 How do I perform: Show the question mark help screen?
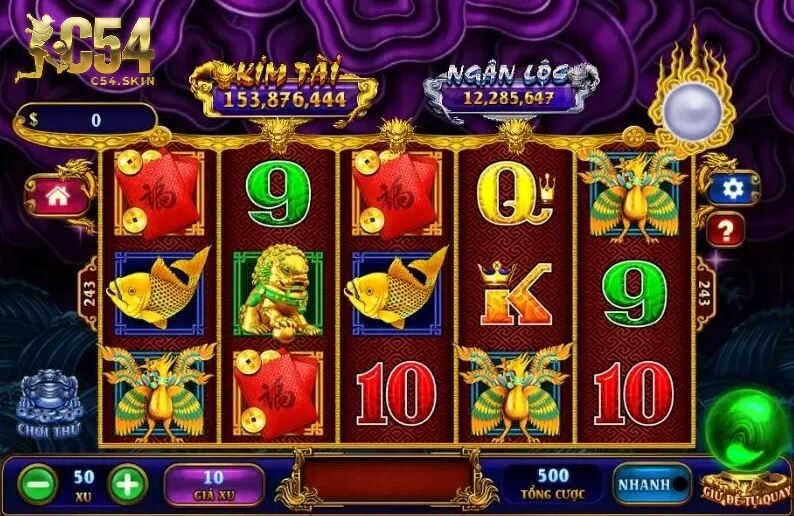(x=725, y=232)
